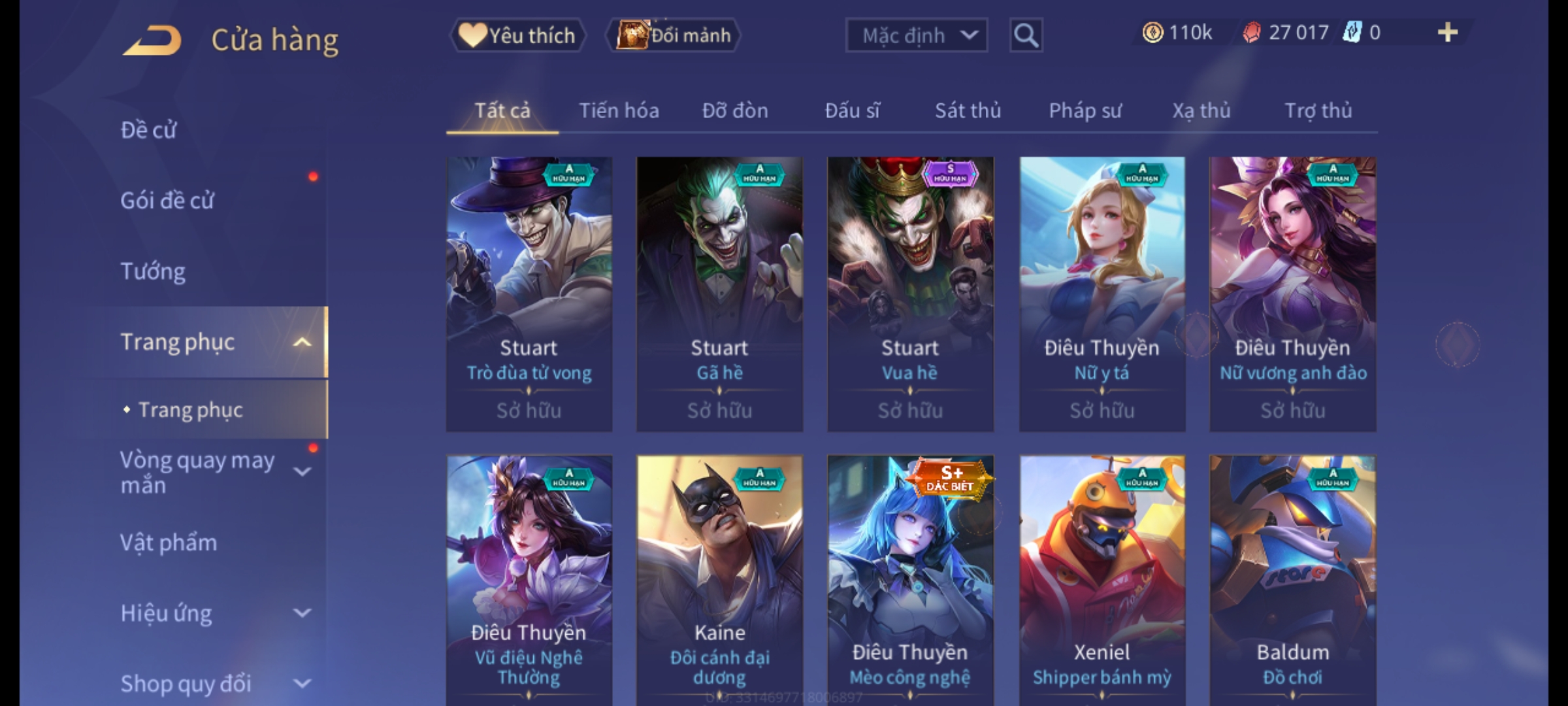This screenshot has width=1568, height=706.
Task: Switch to the Tiến hóa tab
Action: (619, 110)
